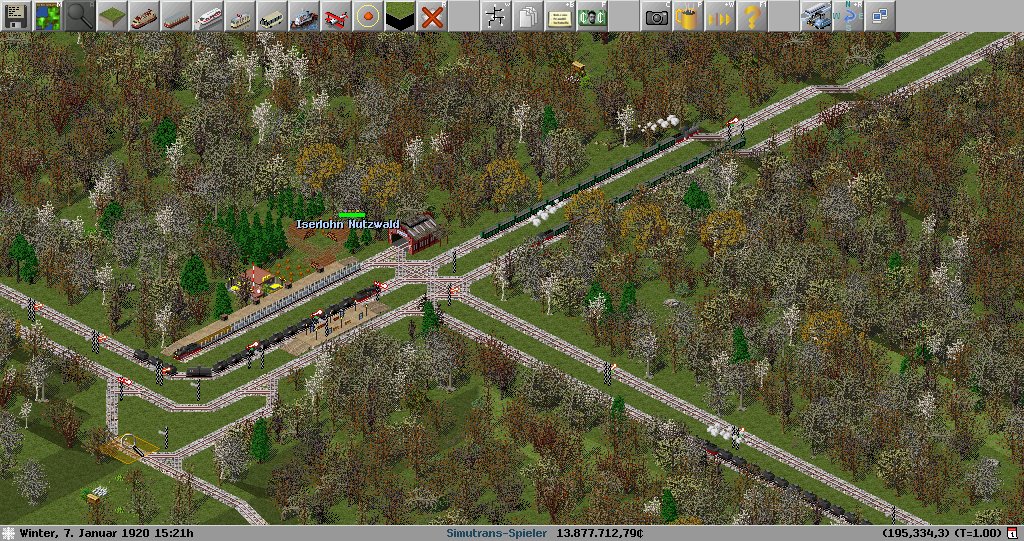Screen dimensions: 1024x541
Task: Open the stacked documents list menu
Action: pos(528,16)
